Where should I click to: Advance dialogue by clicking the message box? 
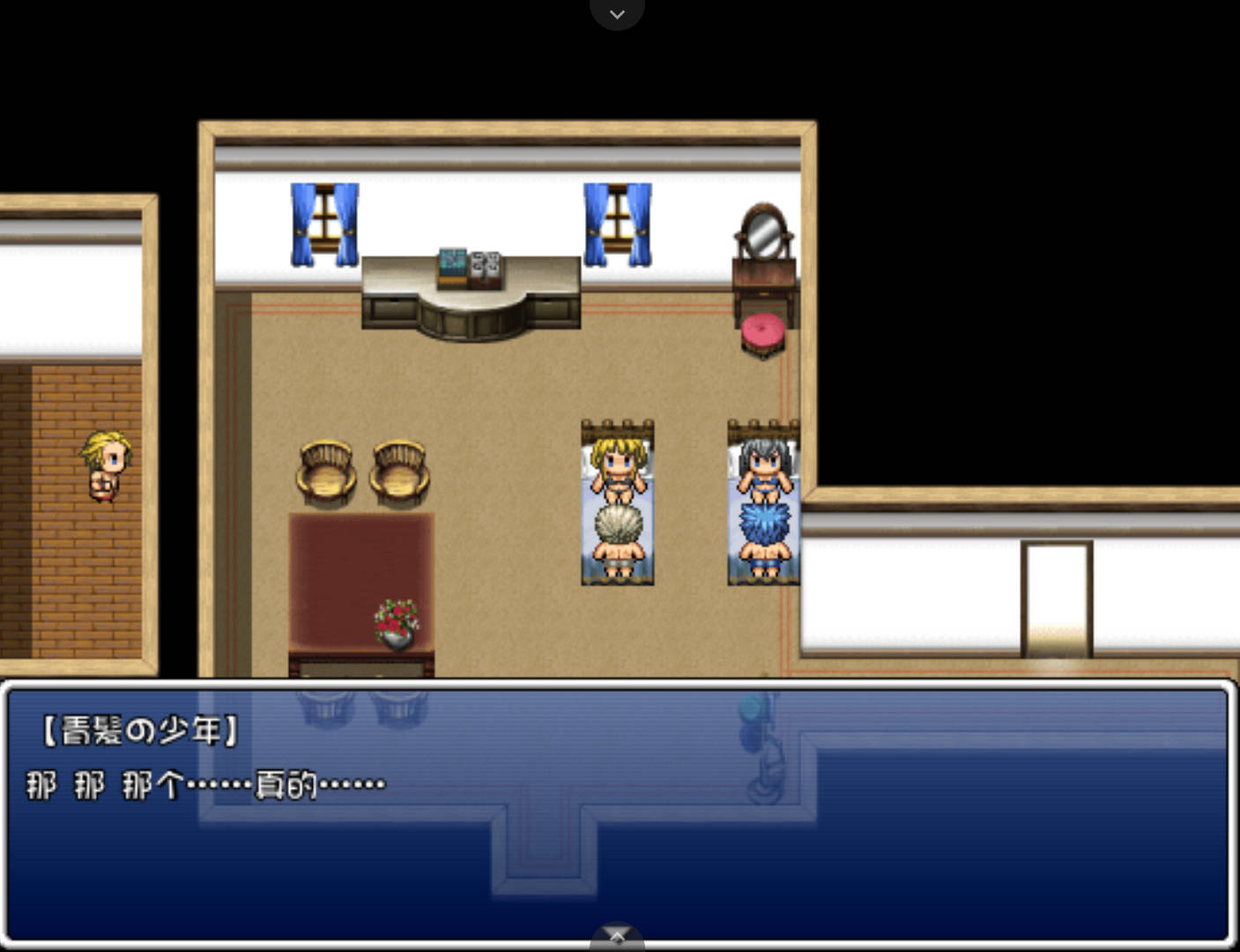click(x=617, y=837)
